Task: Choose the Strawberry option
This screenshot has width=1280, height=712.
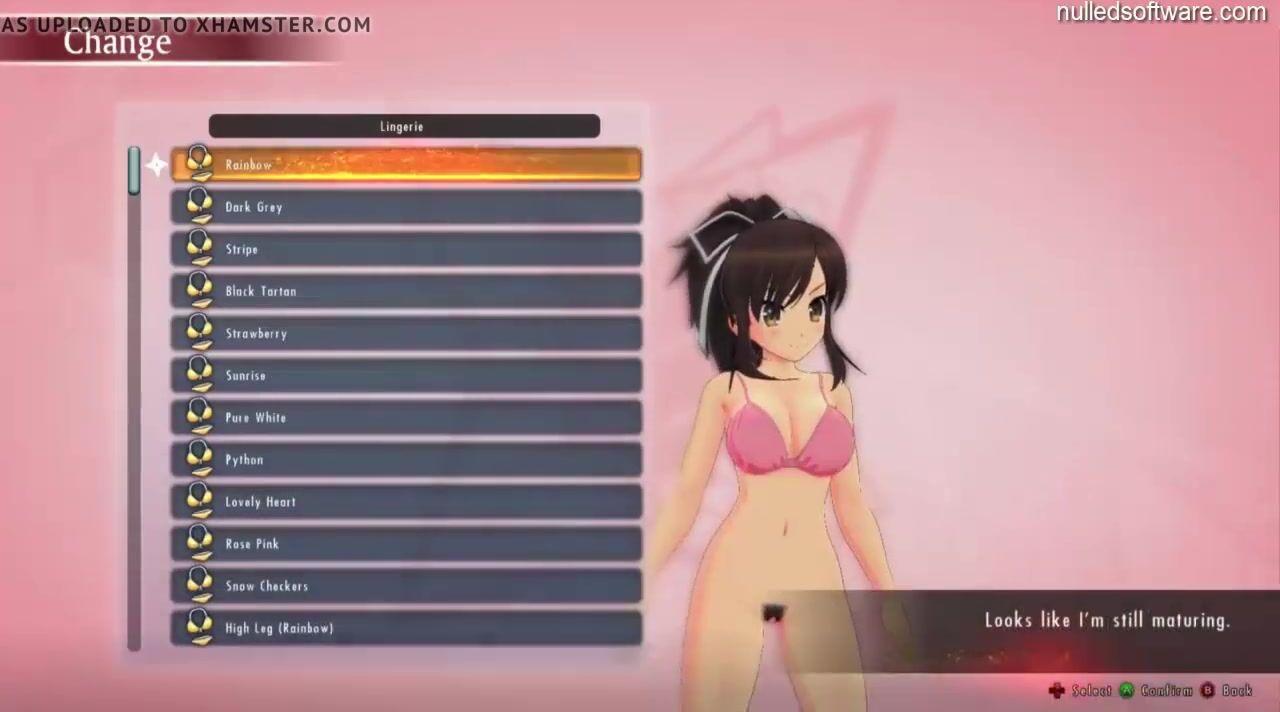Action: coord(406,333)
